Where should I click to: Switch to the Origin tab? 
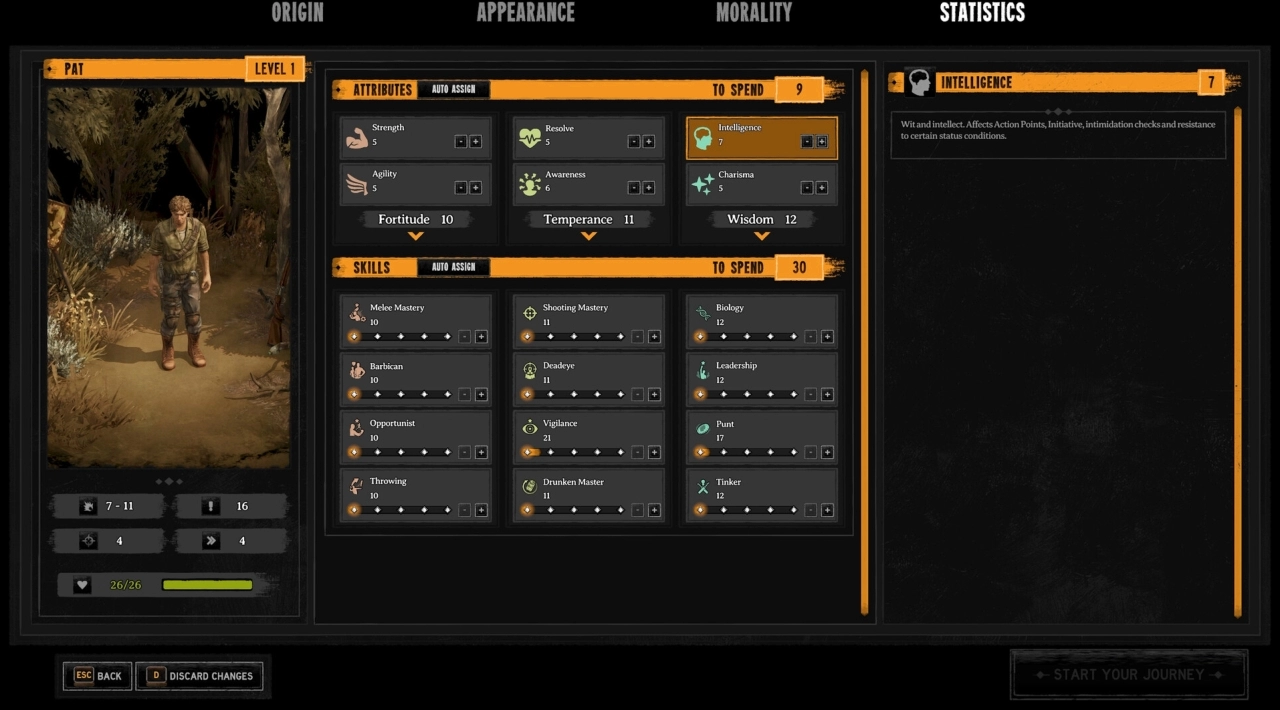pyautogui.click(x=297, y=13)
